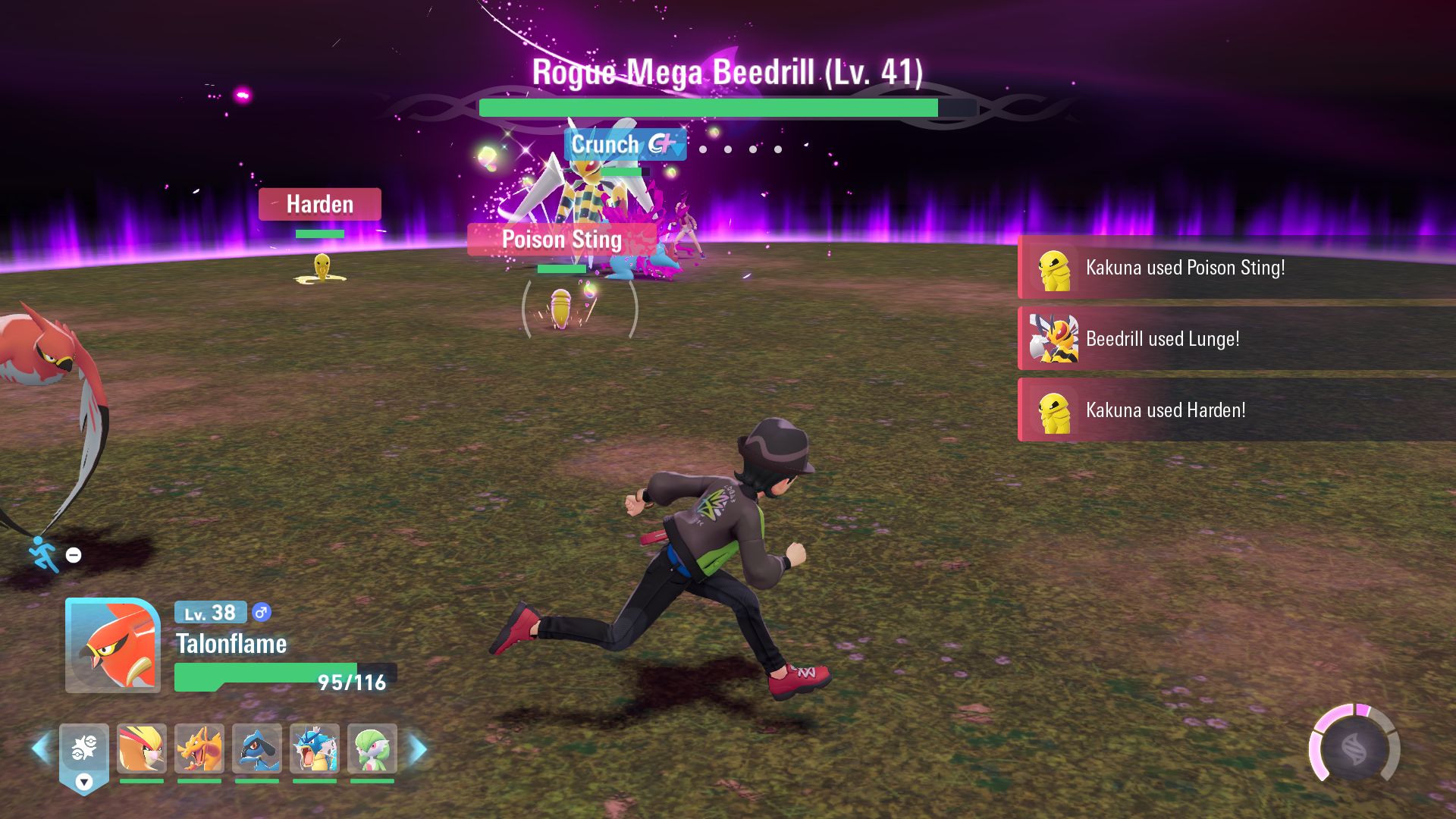Click the party bar left arrow
Viewport: 1456px width, 819px height.
click(40, 748)
